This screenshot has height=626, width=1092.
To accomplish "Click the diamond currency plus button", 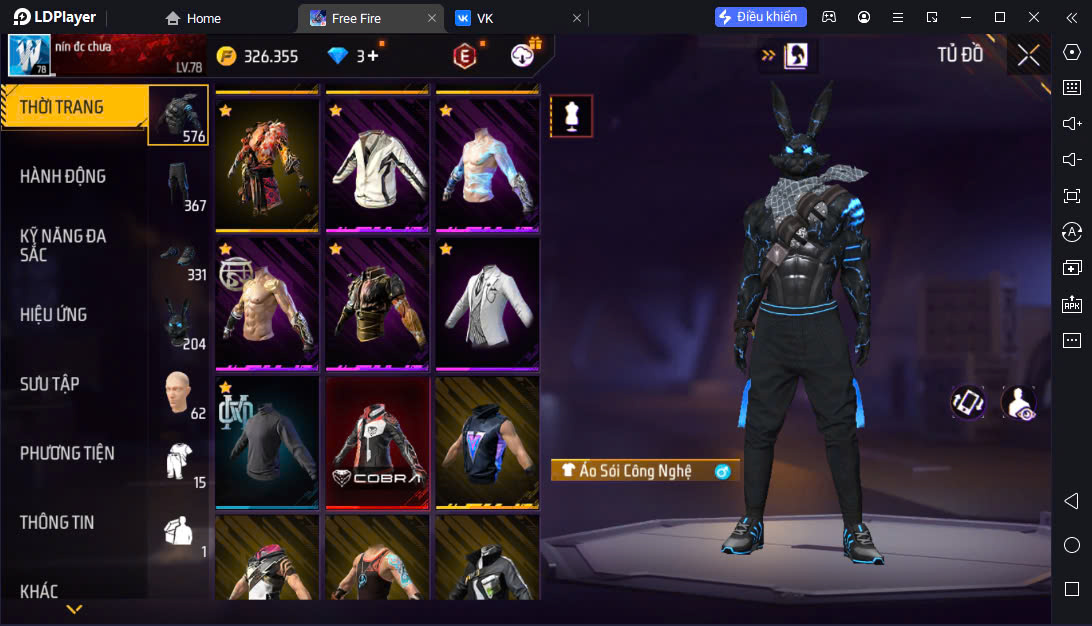I will coord(374,56).
